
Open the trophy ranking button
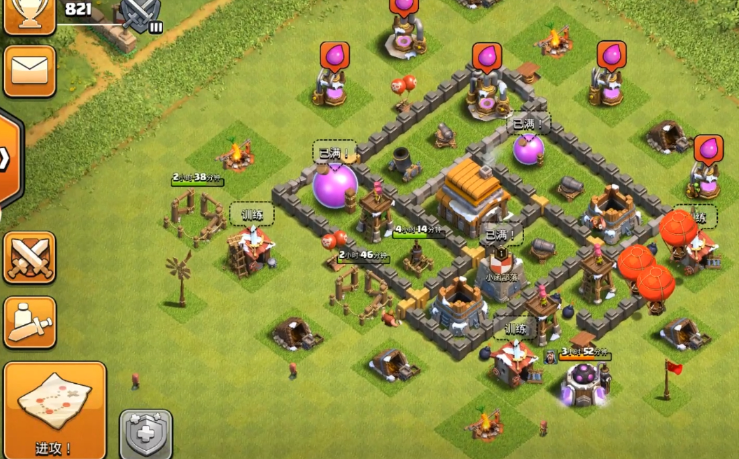point(29,15)
